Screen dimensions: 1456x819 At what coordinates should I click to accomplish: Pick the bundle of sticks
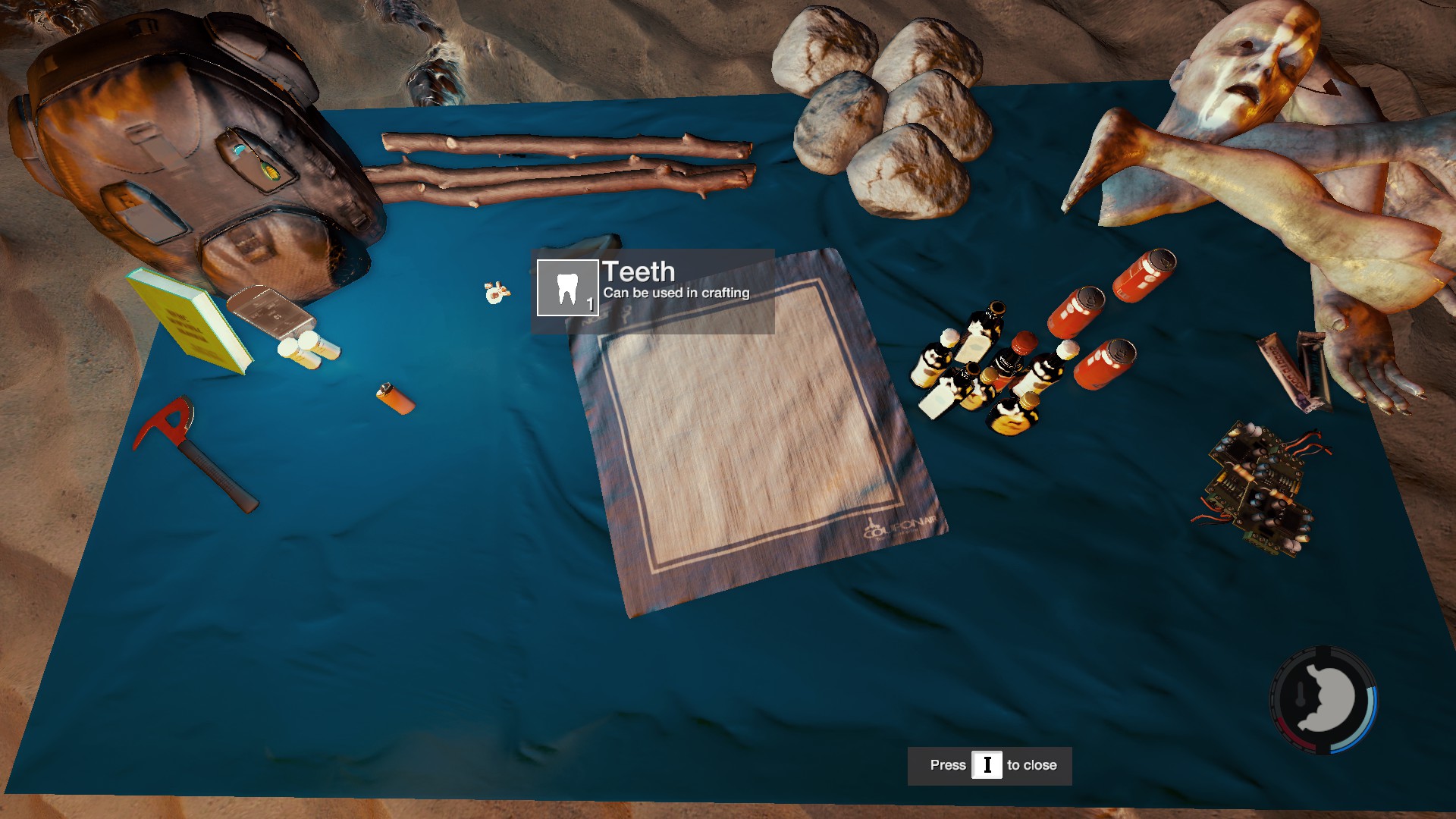565,167
